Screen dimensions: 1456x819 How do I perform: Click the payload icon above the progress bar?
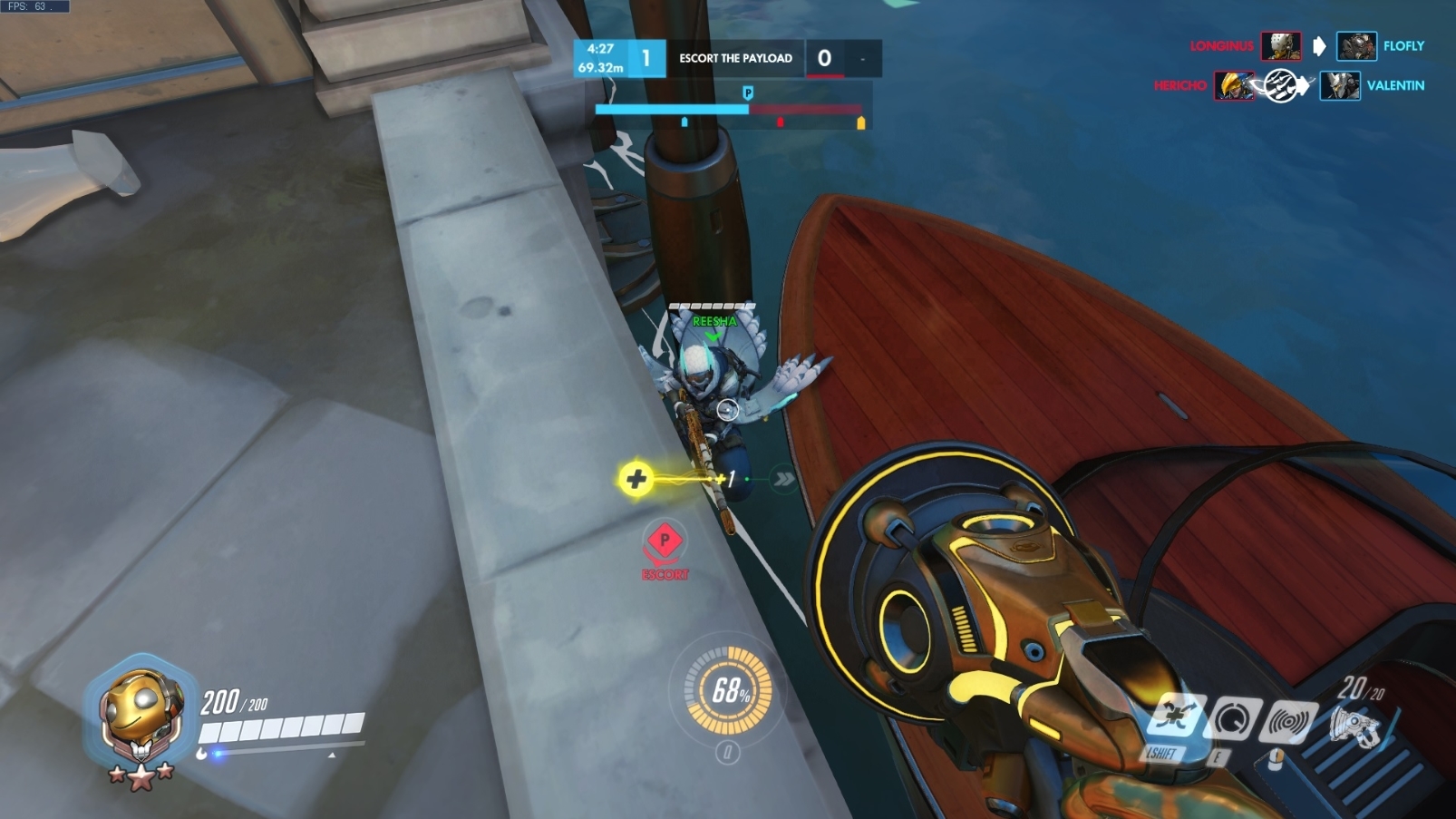click(748, 92)
